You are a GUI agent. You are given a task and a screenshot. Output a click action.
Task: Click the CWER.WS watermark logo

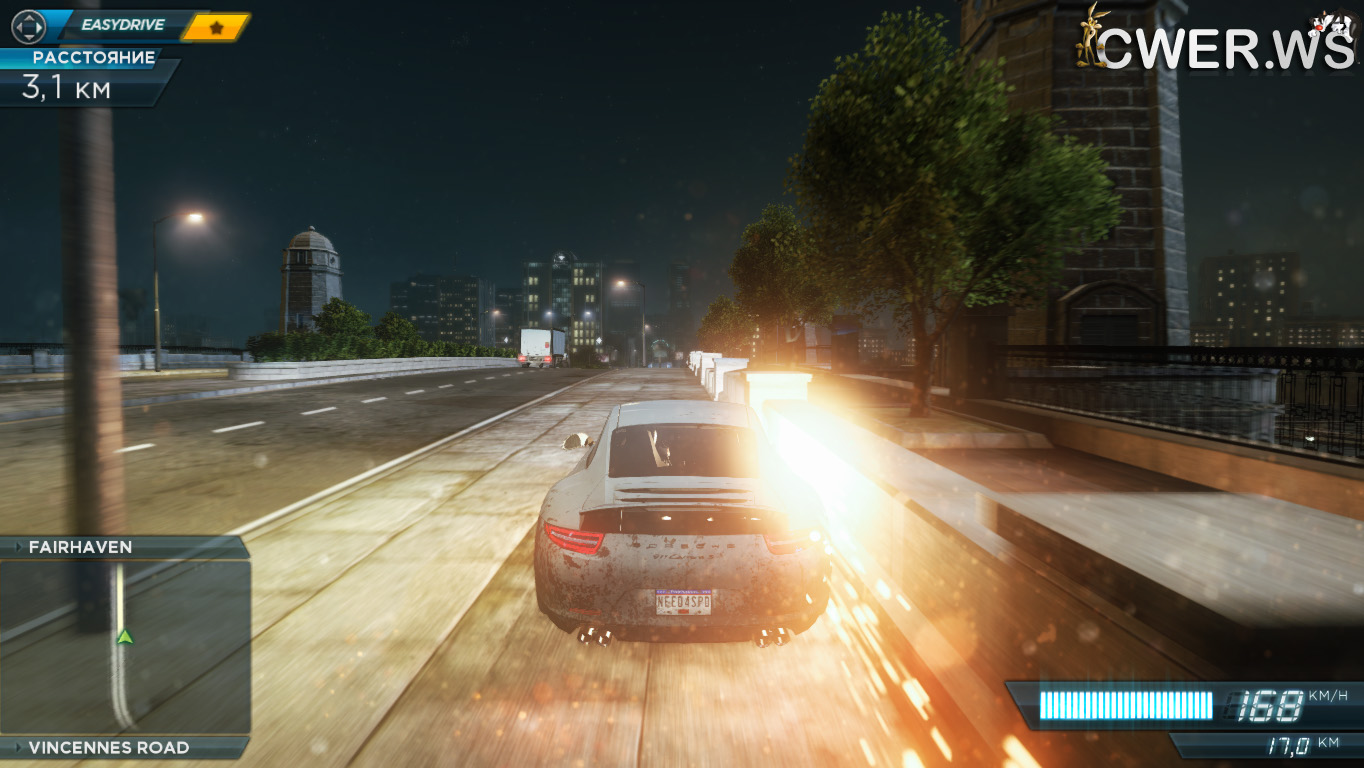(1215, 42)
